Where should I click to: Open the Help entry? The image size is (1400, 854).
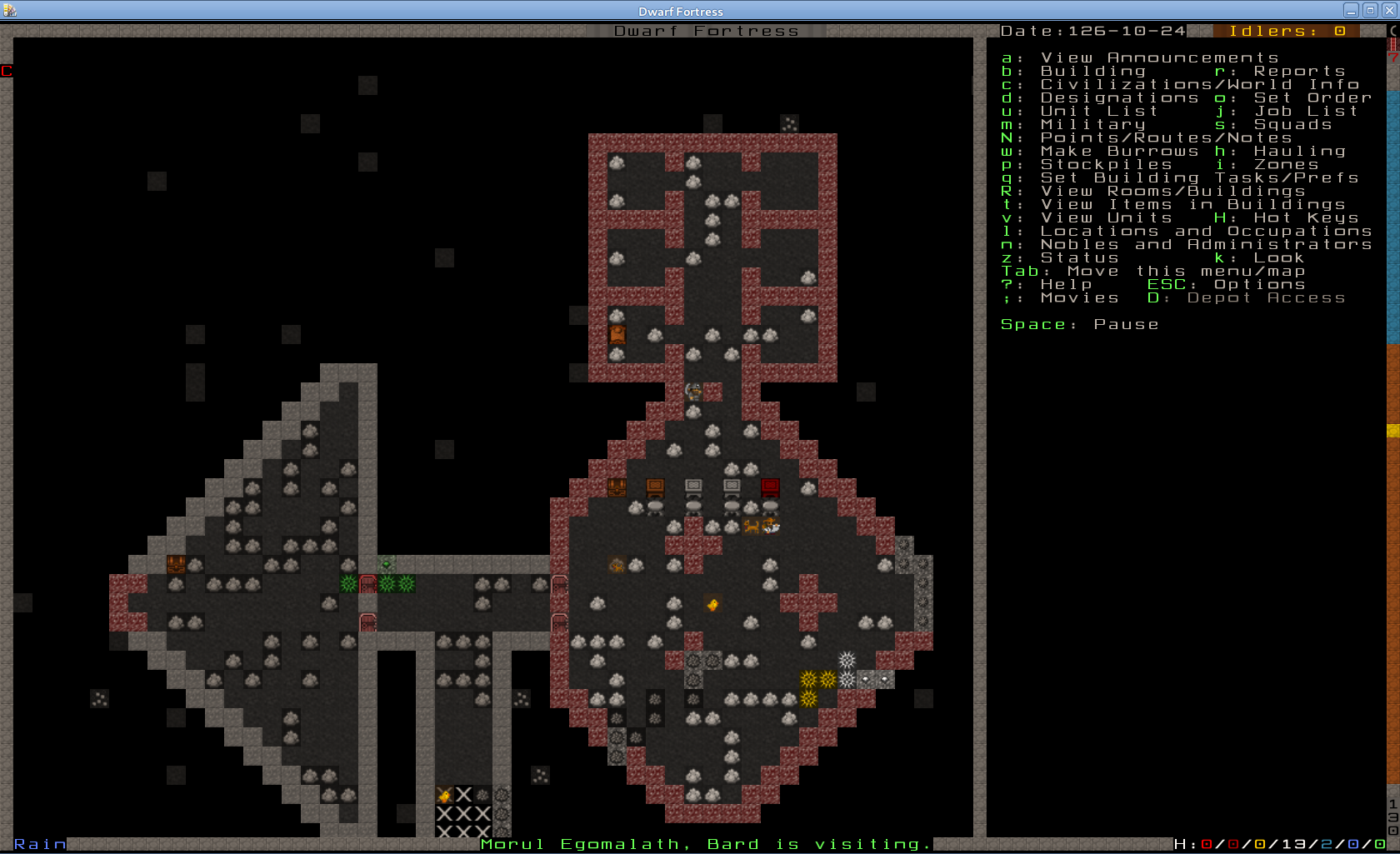click(x=1066, y=284)
